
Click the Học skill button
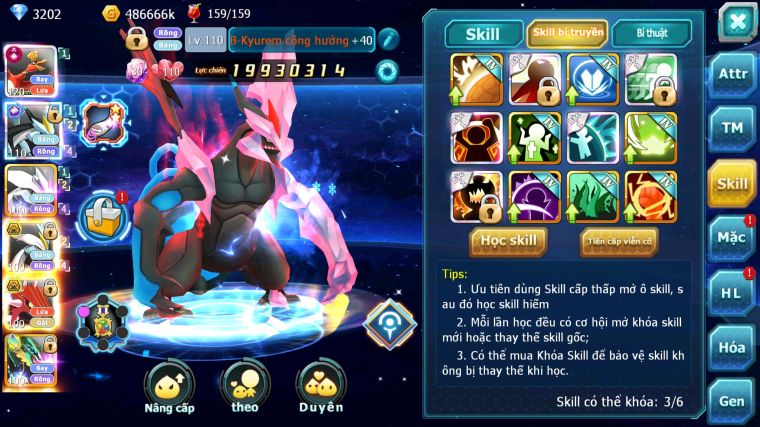coord(509,241)
